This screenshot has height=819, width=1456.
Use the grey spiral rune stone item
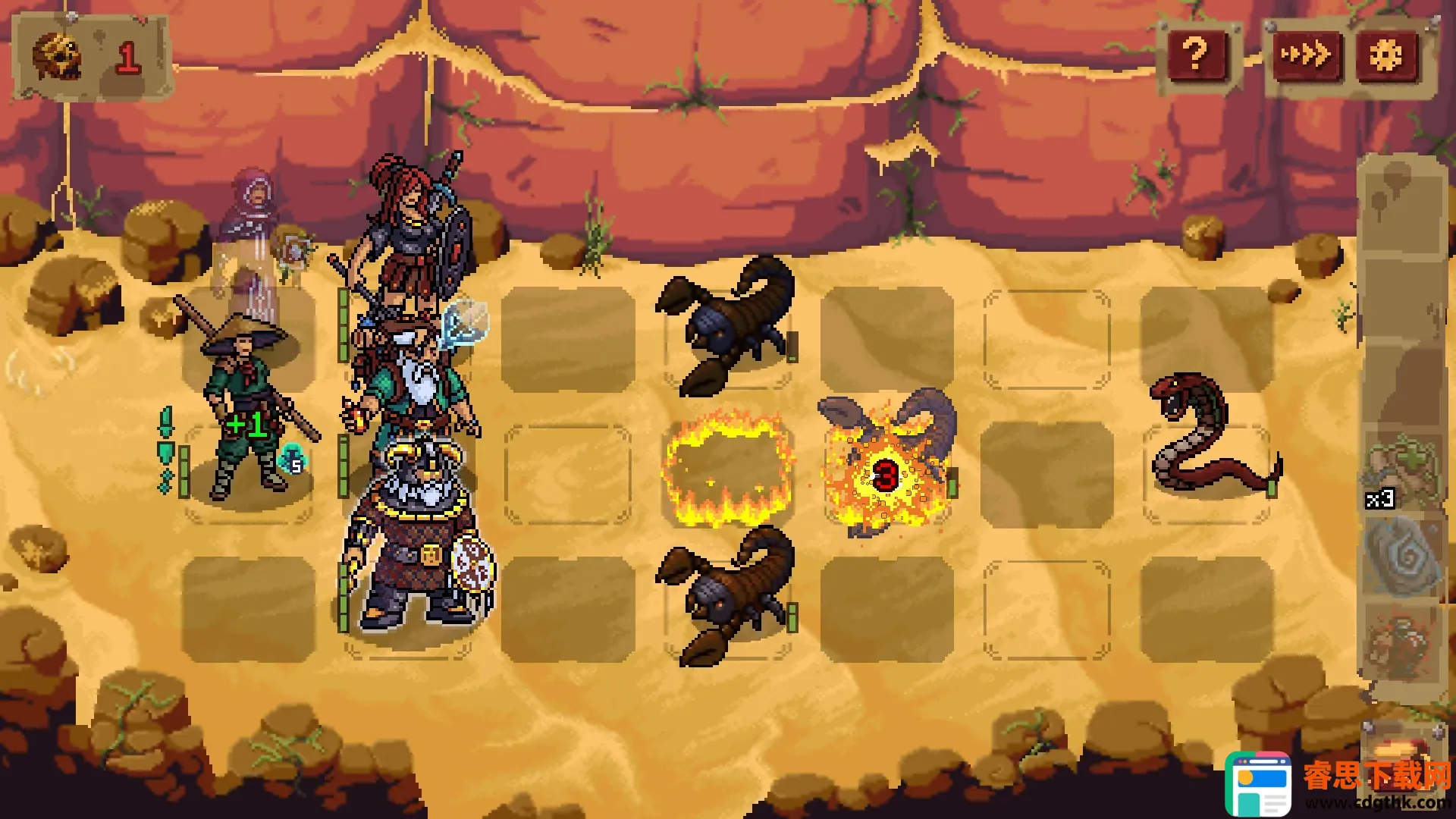(x=1401, y=557)
